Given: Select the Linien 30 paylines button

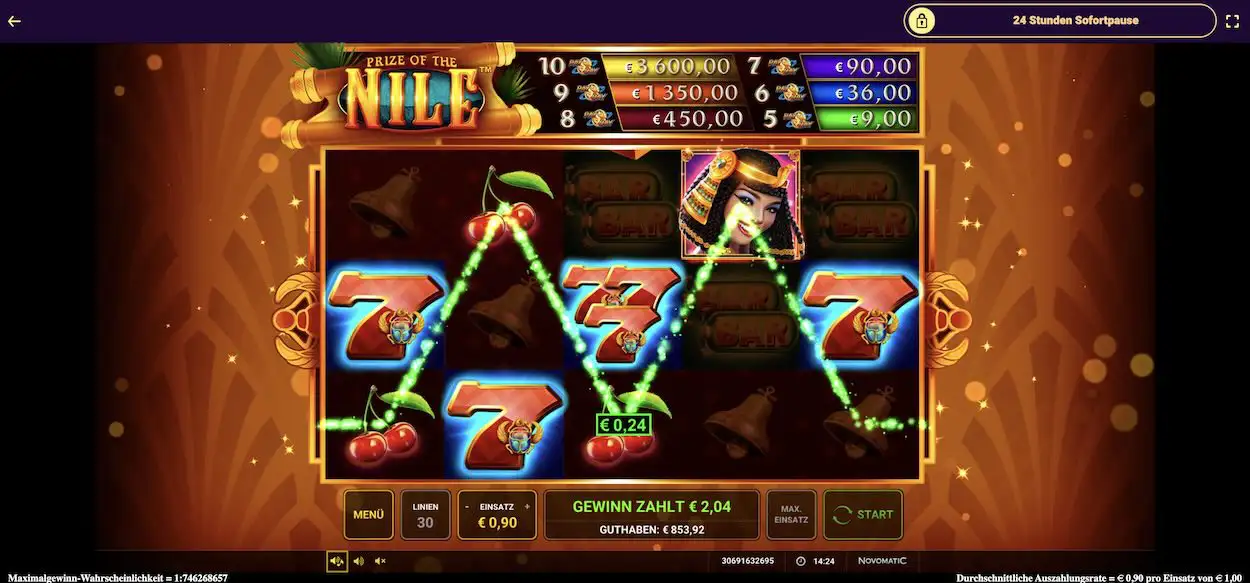Looking at the screenshot, I should click(425, 515).
